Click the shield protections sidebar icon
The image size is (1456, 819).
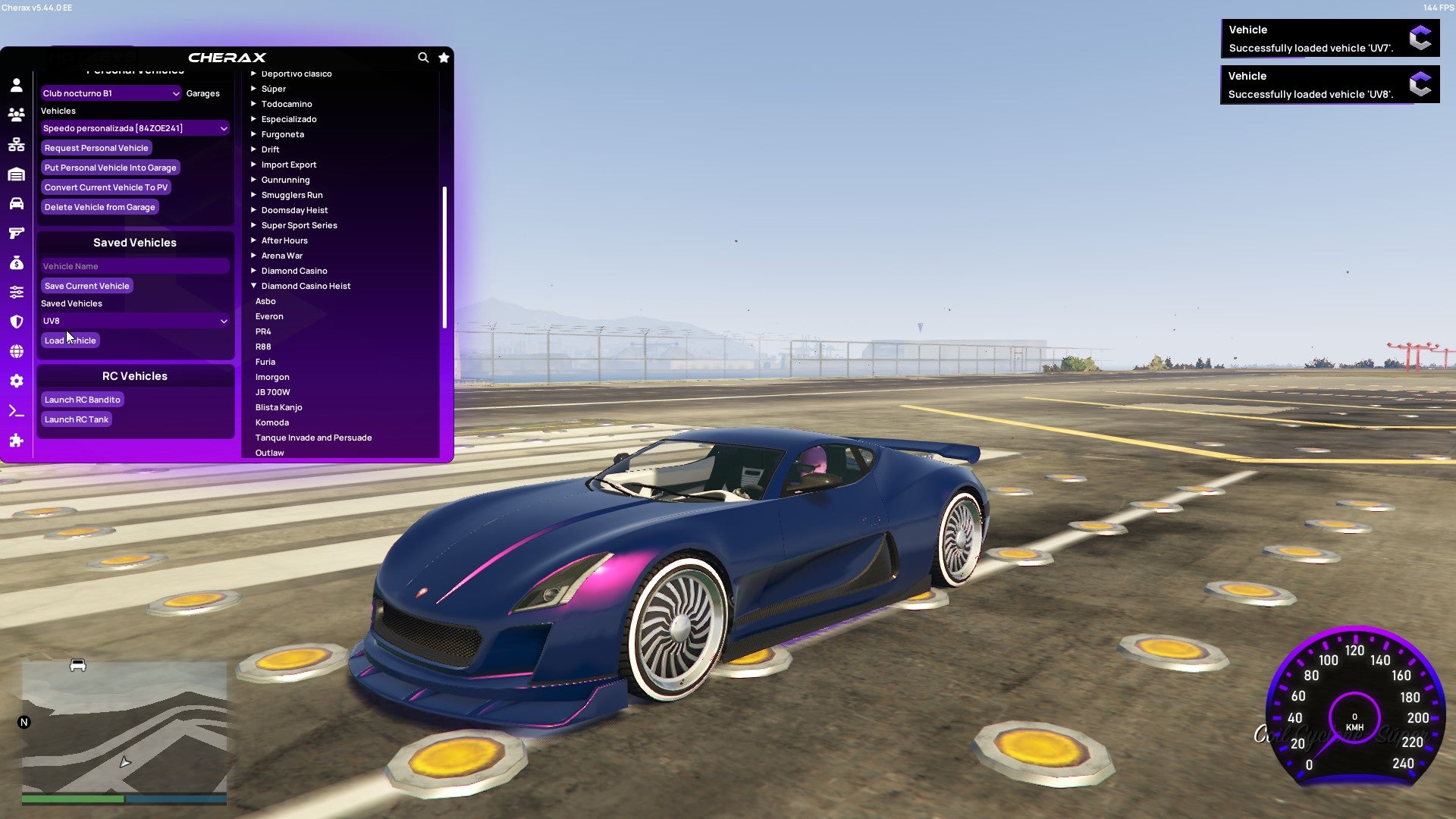coord(17,322)
